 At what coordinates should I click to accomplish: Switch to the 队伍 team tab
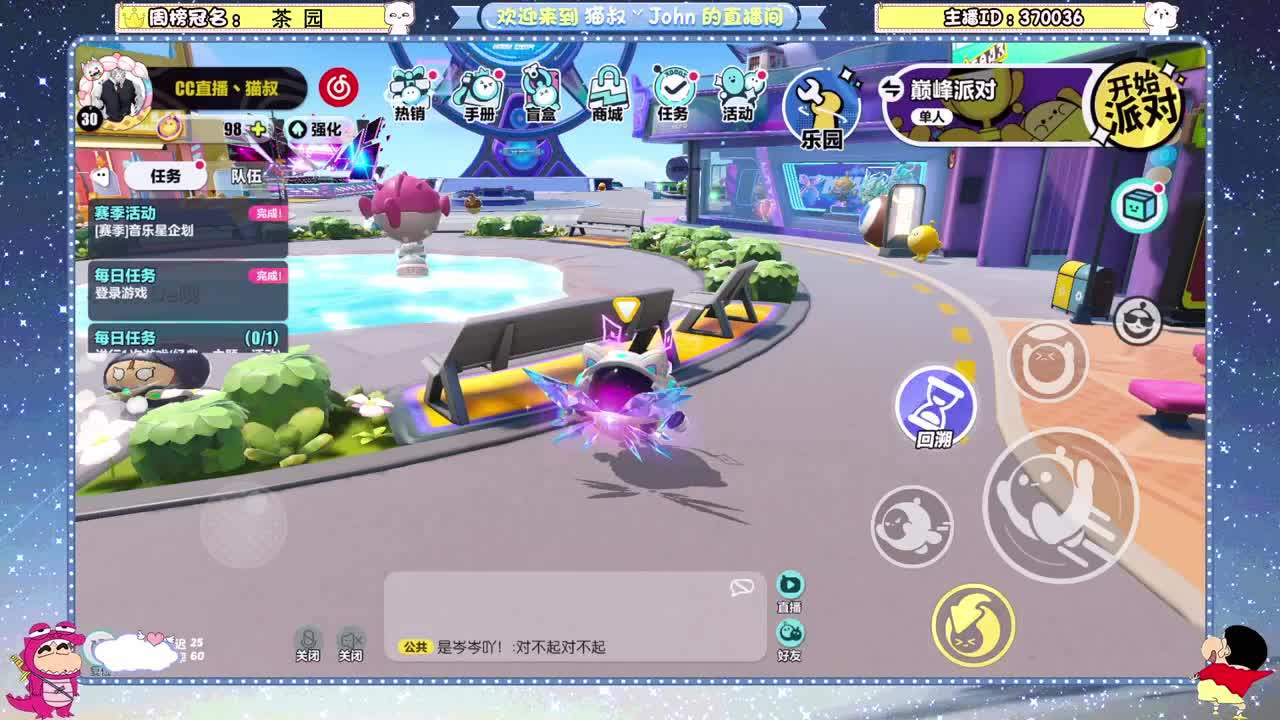248,174
